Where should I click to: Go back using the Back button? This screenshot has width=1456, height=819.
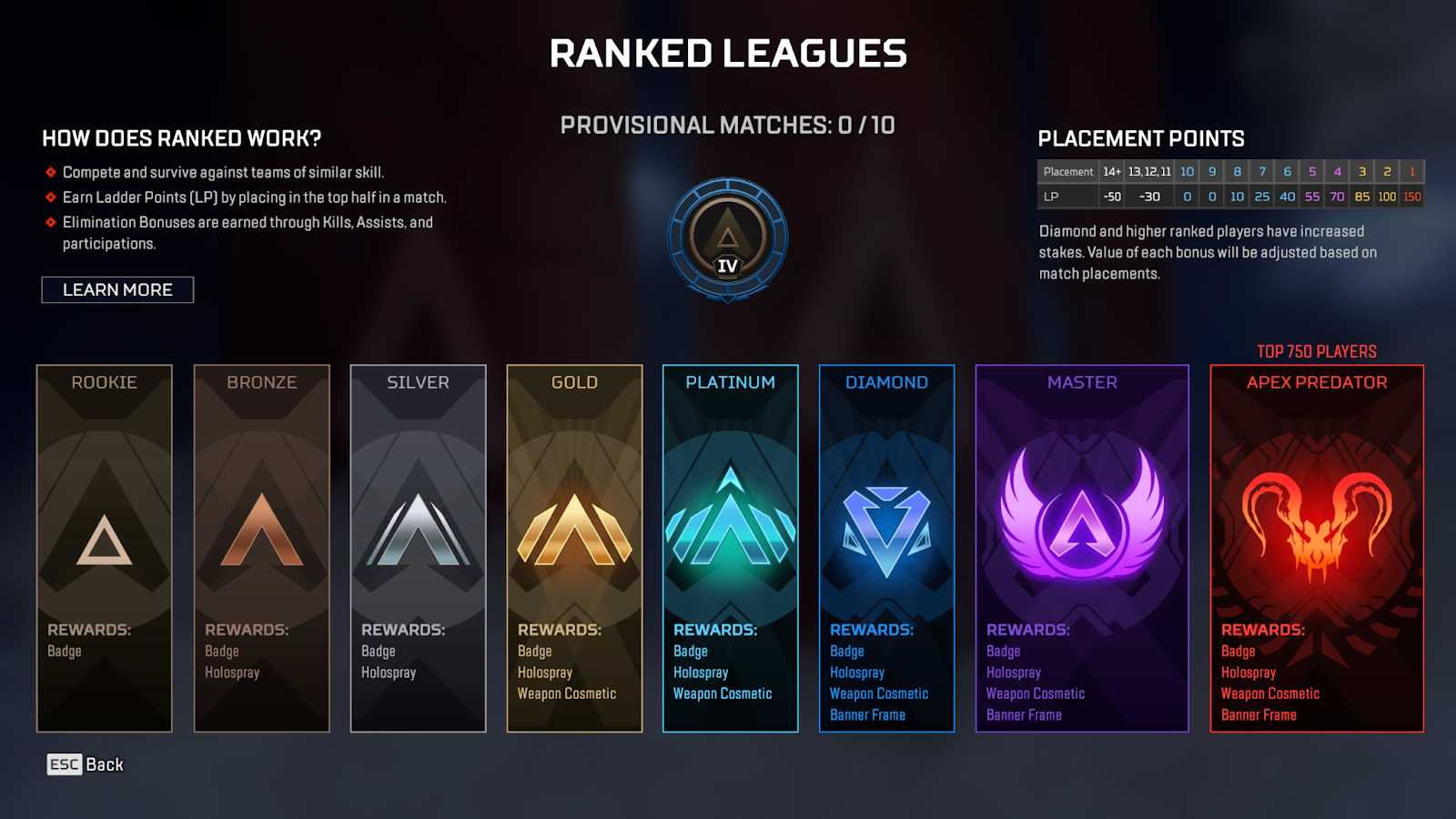(86, 764)
